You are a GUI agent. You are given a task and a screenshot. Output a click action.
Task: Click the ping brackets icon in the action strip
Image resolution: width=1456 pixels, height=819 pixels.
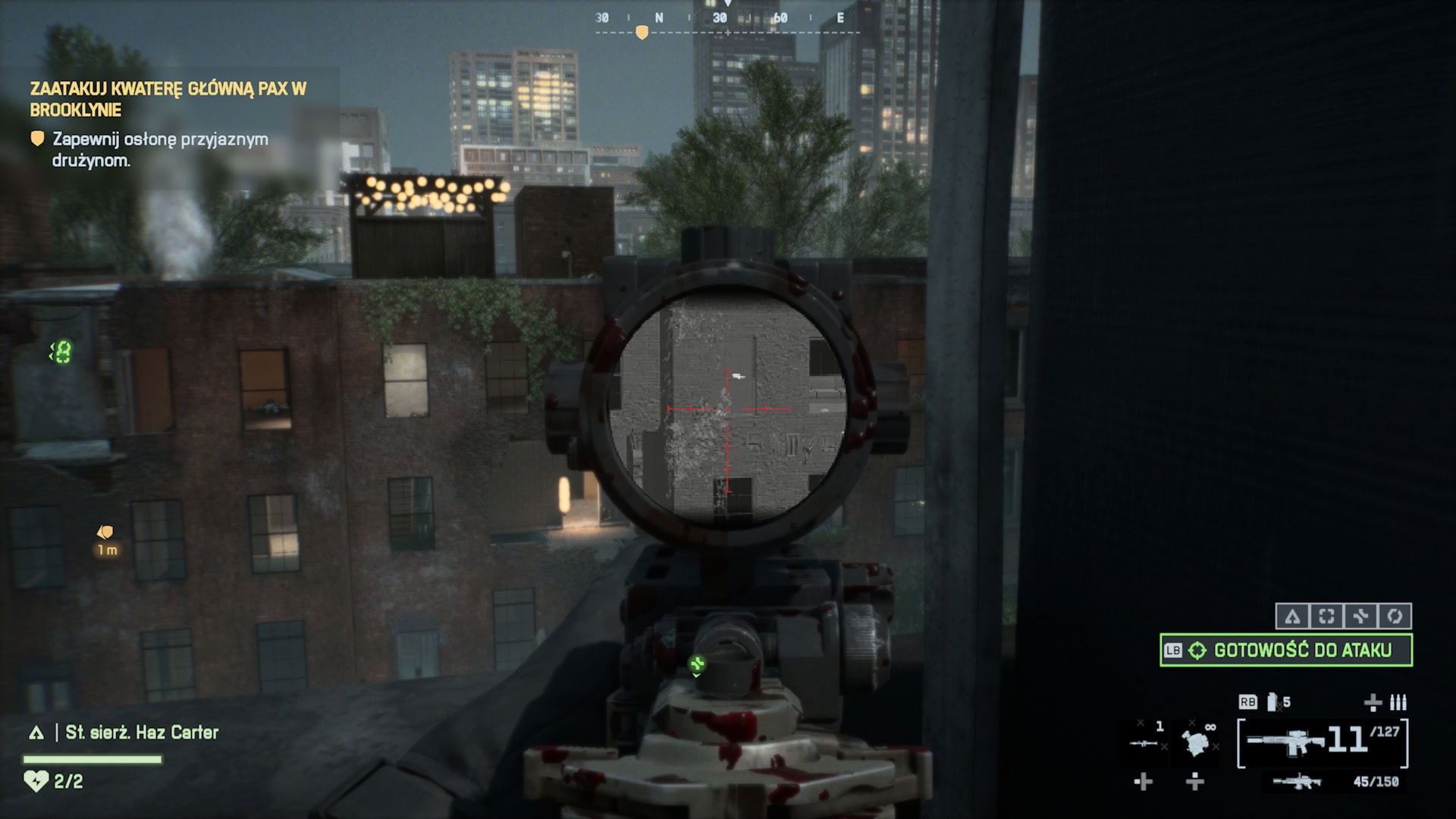tap(1328, 616)
